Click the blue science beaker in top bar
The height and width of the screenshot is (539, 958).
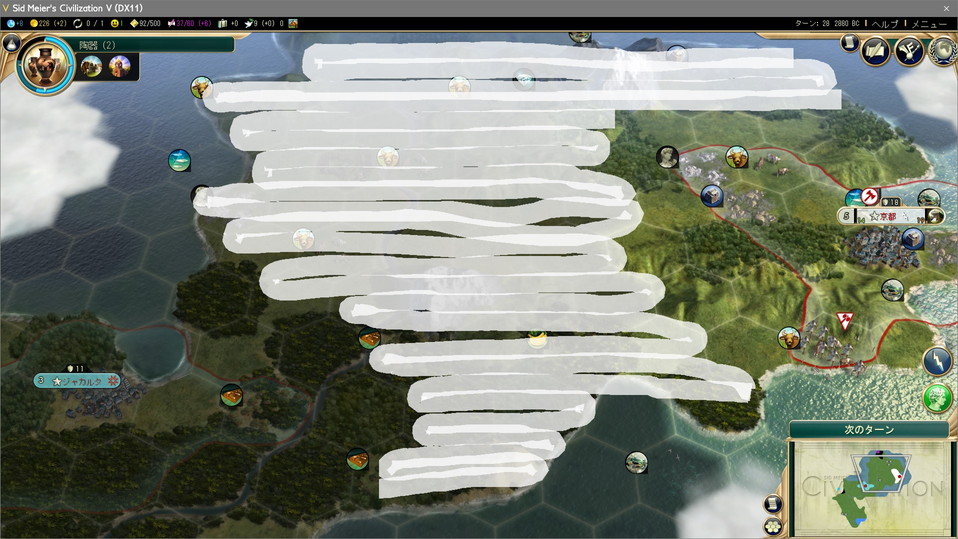point(9,23)
